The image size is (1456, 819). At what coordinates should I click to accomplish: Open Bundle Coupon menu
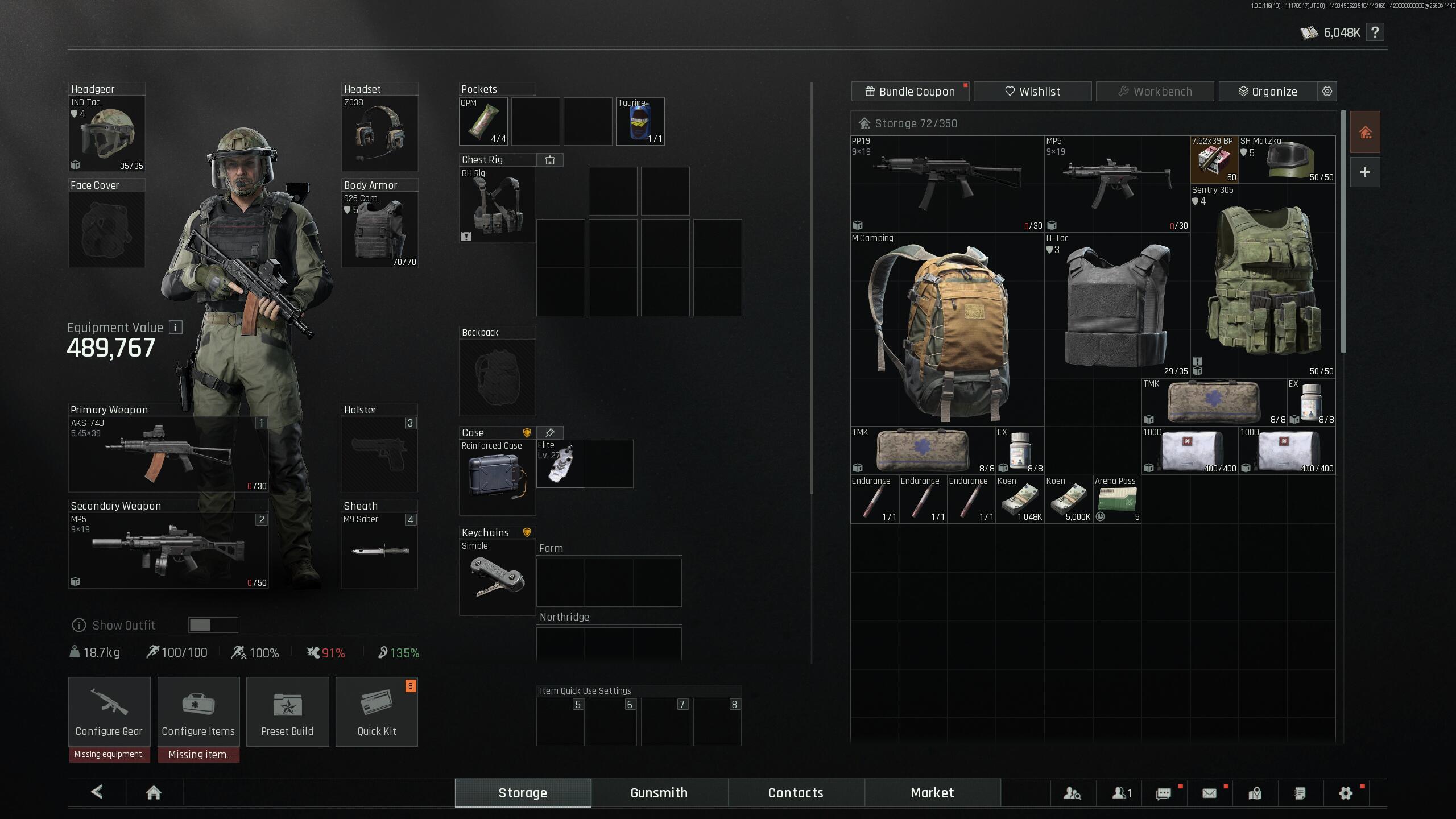click(910, 92)
